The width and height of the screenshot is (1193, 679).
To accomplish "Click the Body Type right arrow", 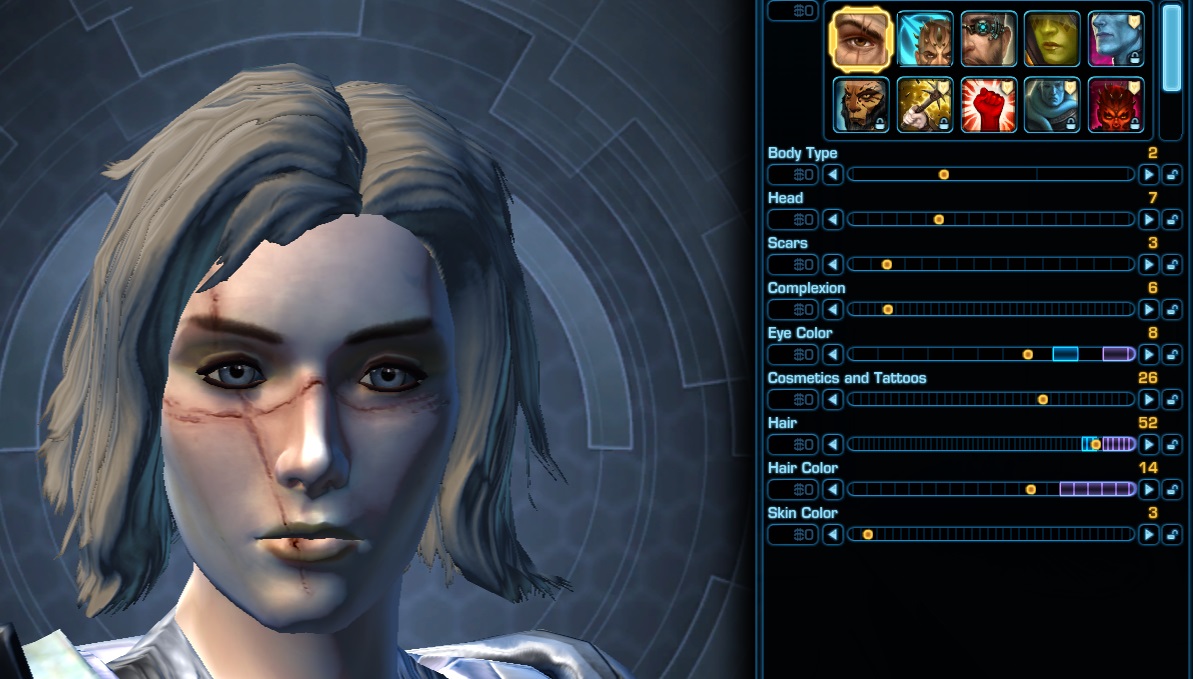I will [1148, 174].
